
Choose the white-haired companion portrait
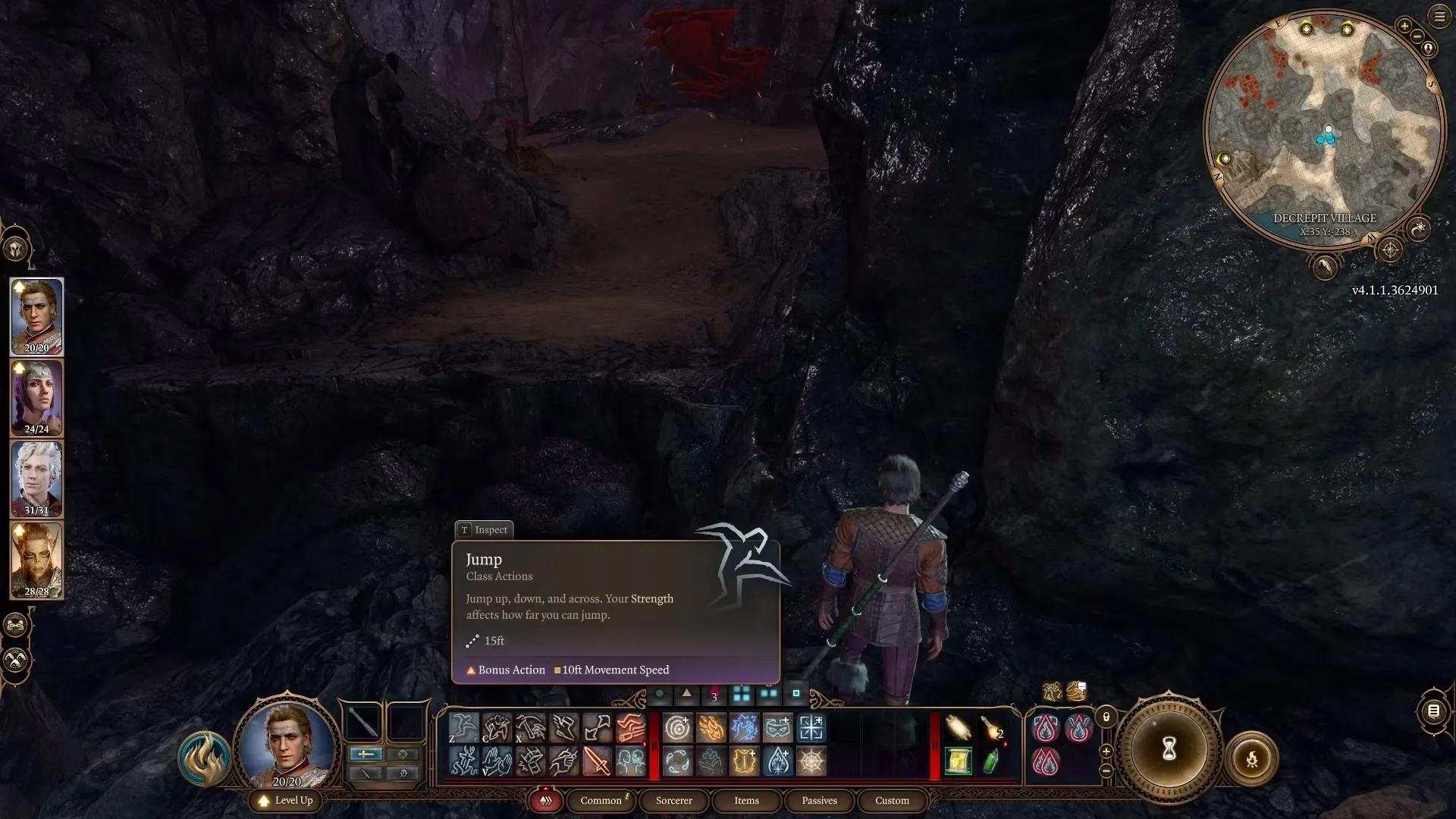36,479
